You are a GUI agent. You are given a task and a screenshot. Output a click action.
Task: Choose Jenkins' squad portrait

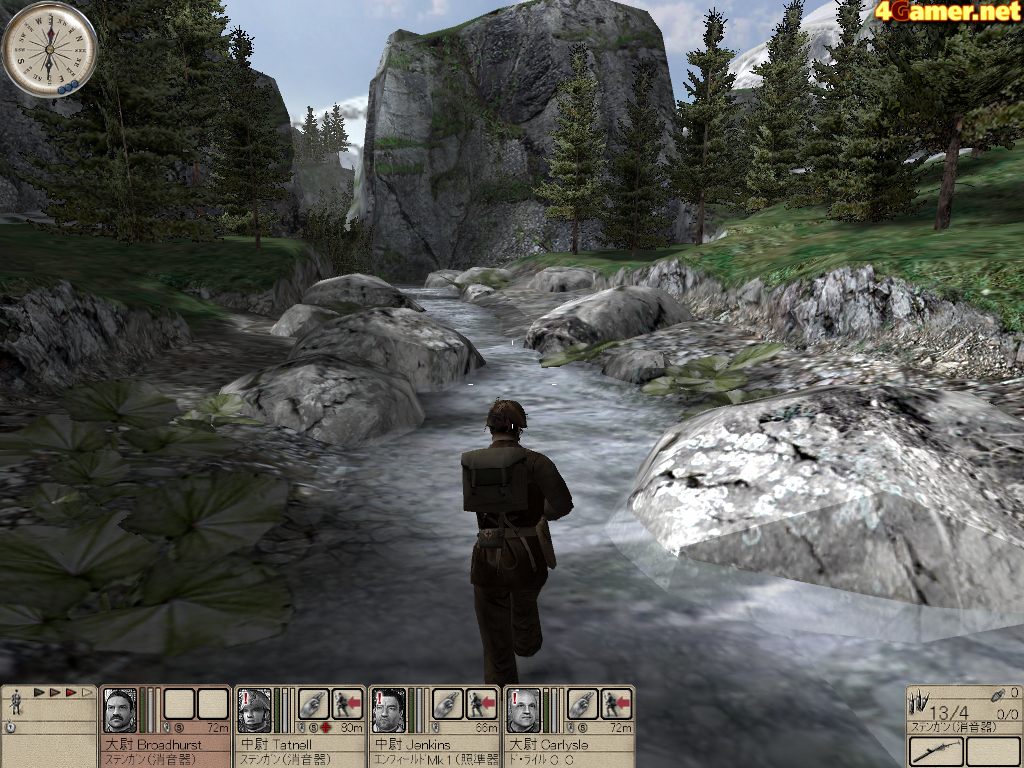(388, 710)
